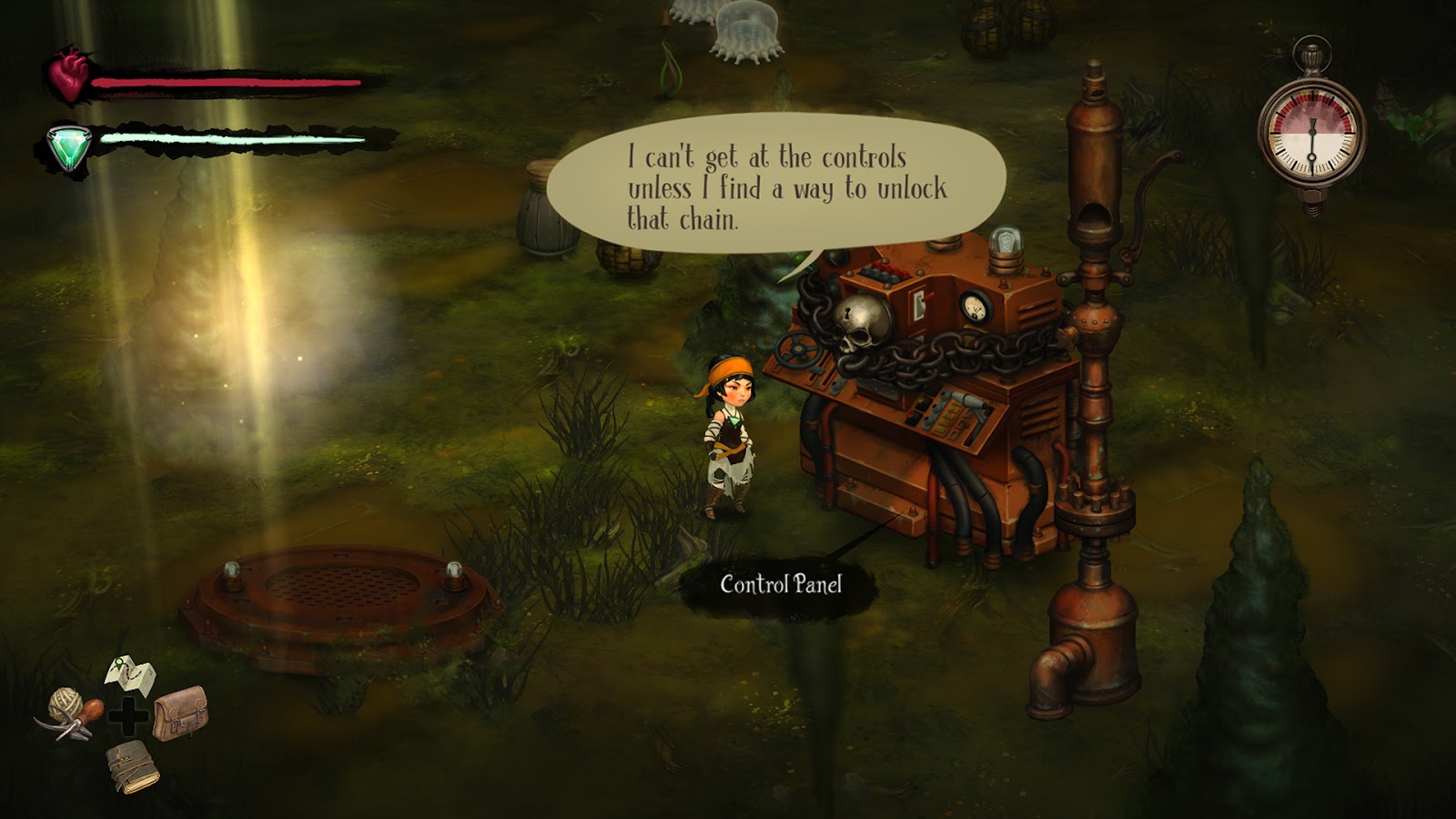Click the Control Panel interaction label
The width and height of the screenshot is (1456, 819).
click(781, 584)
